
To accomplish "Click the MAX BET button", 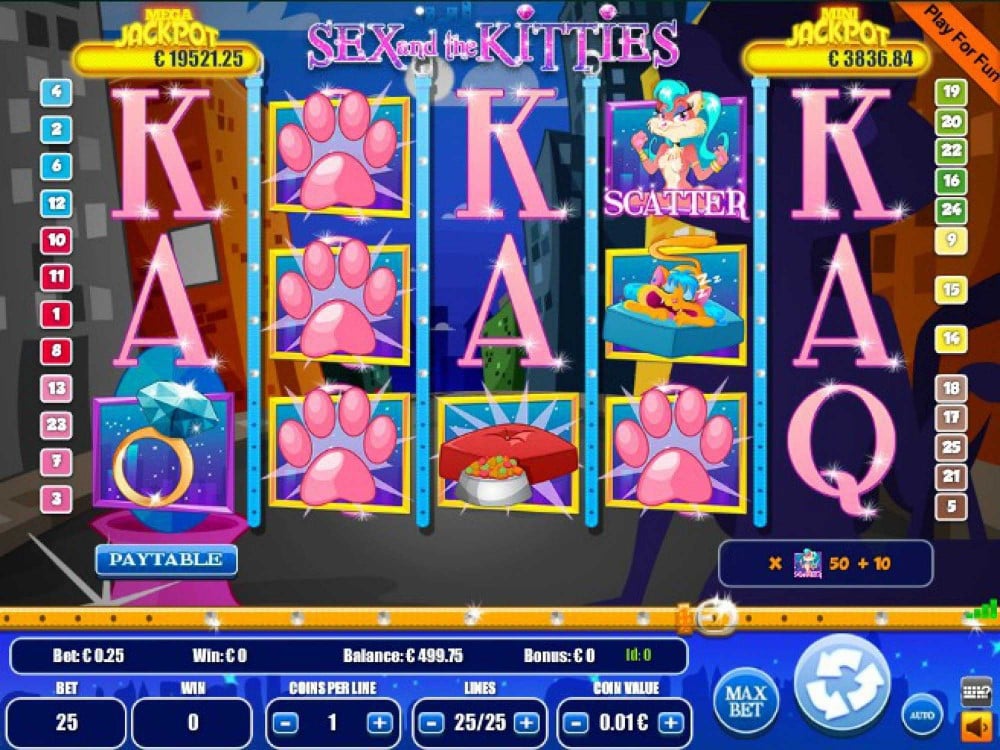I will pos(746,698).
